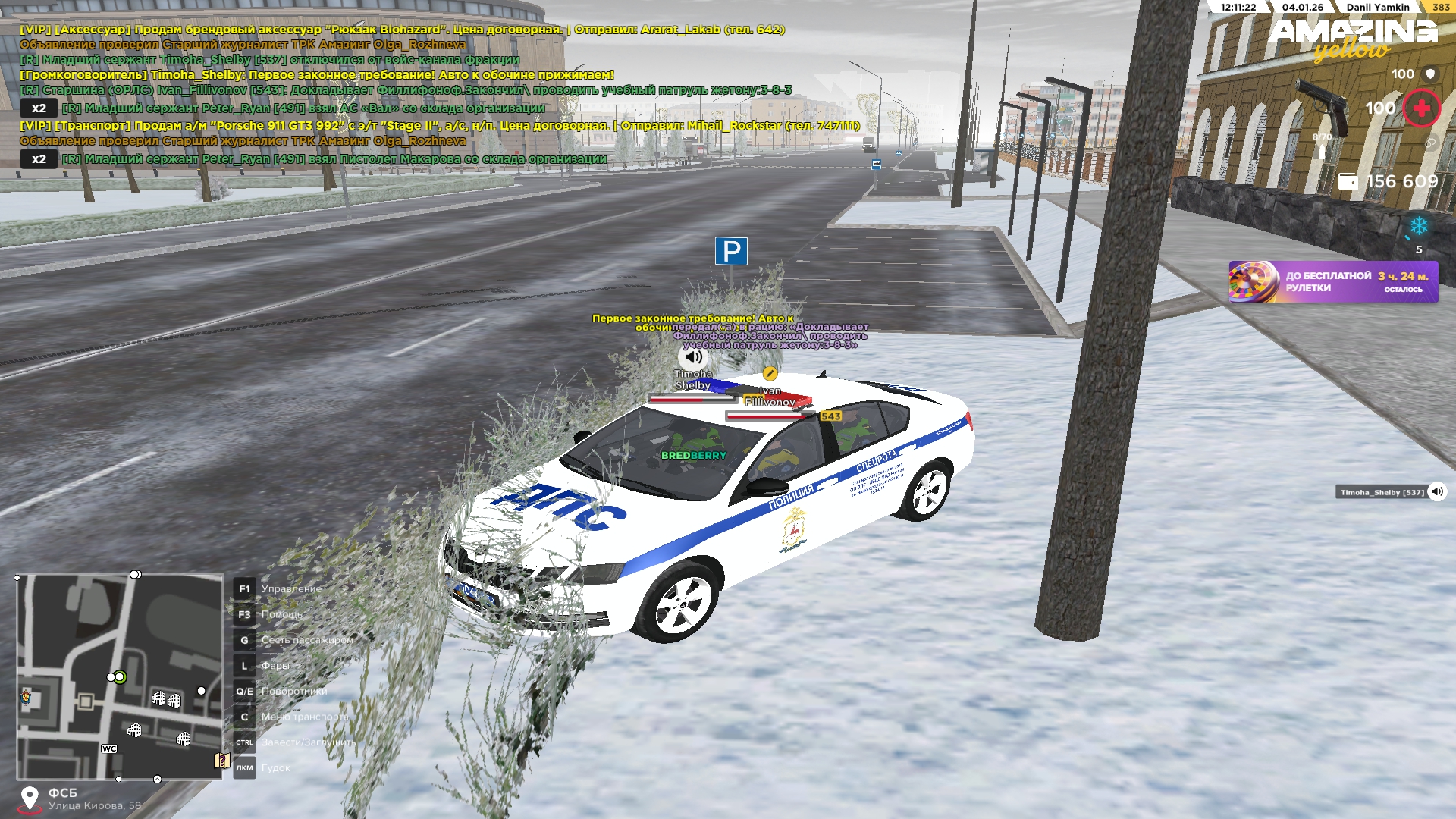Click the speaker icon beside Timoha_Shelby [537]

[x=1436, y=492]
